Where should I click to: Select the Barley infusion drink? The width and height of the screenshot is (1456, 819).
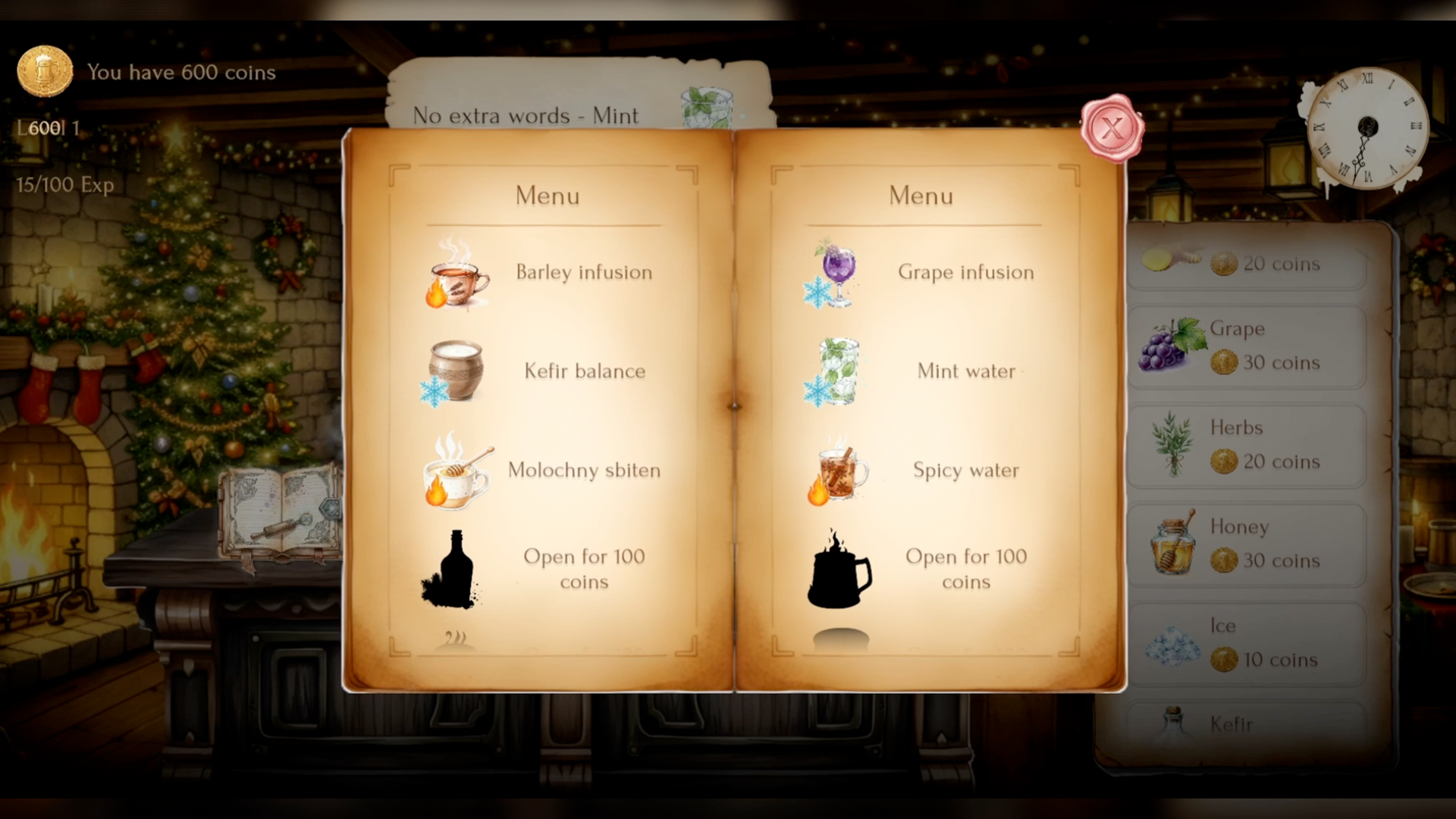coord(540,273)
